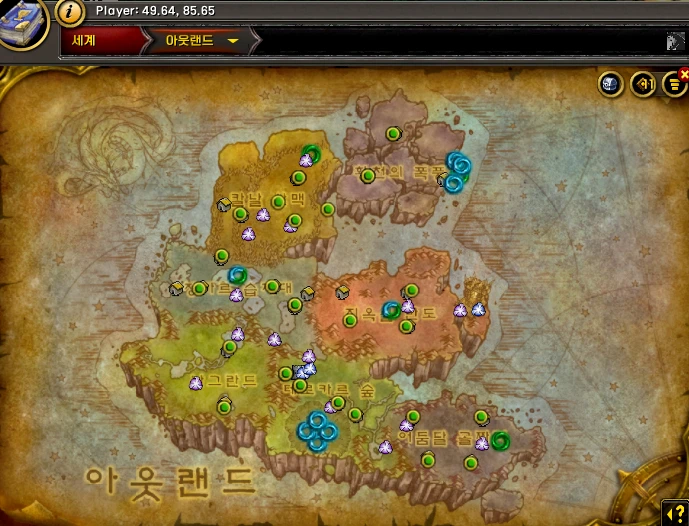Close the world map with the red X

684,73
